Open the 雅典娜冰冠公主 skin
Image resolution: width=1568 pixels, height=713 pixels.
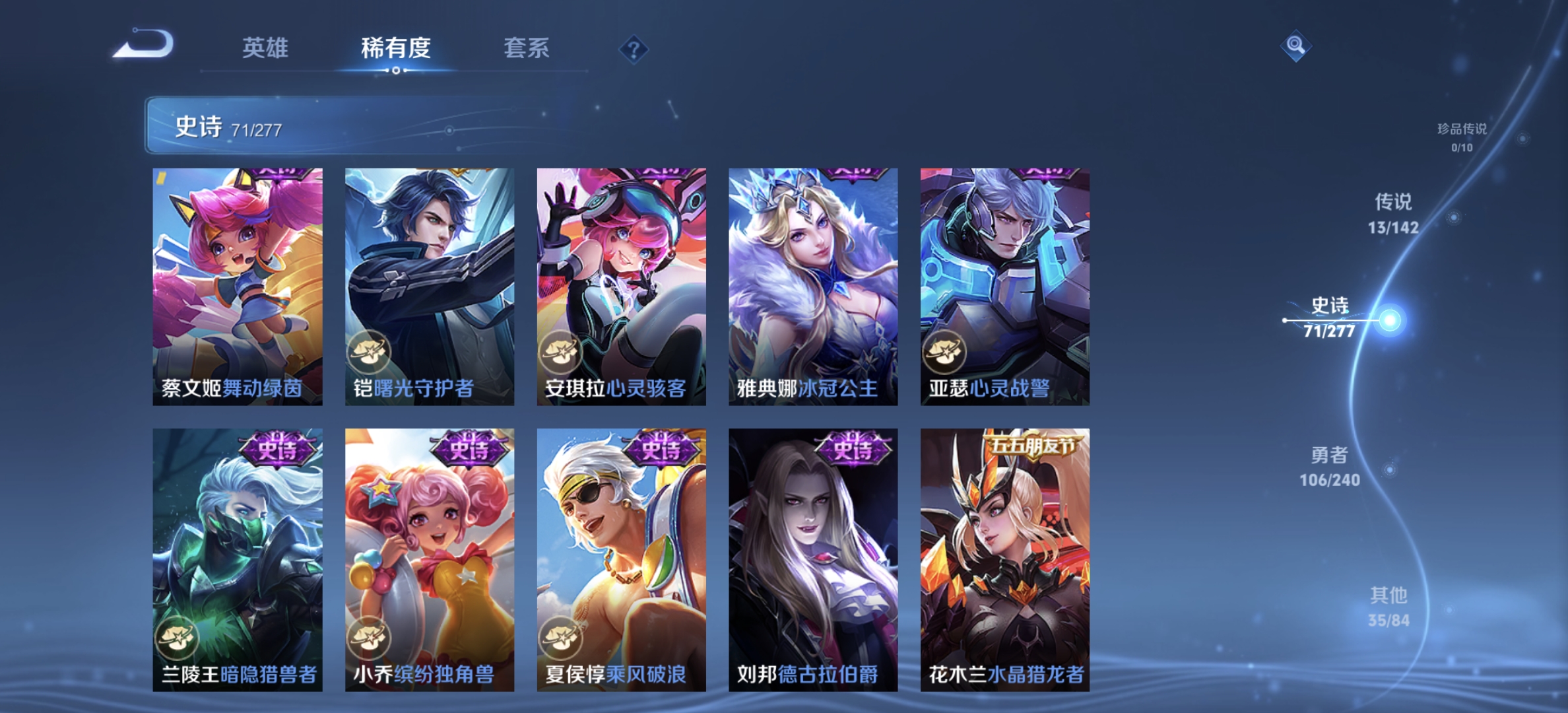point(812,284)
